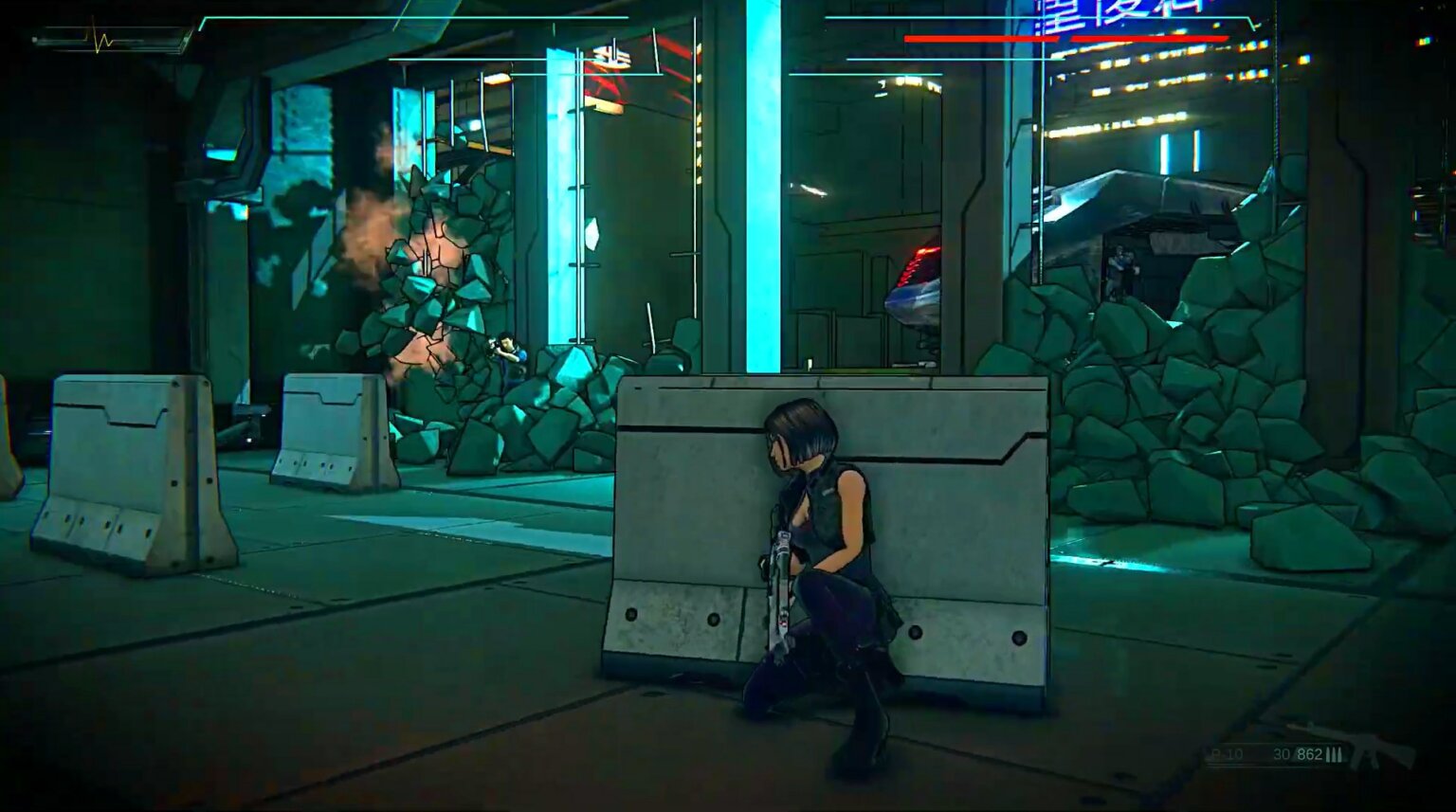
Task: Click the small gray node at health bar's left end
Action: (34, 40)
